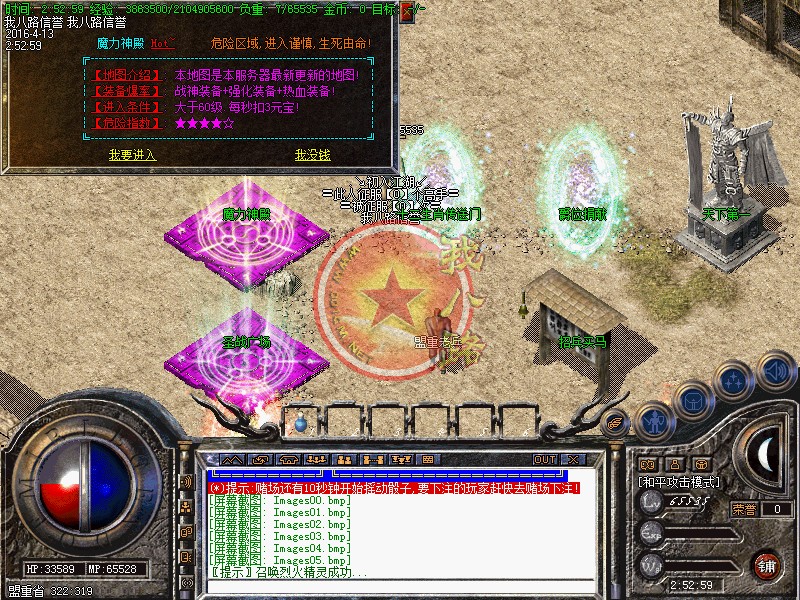Image resolution: width=800 pixels, height=600 pixels.
Task: Select the blue potion belt slot
Action: [301, 423]
